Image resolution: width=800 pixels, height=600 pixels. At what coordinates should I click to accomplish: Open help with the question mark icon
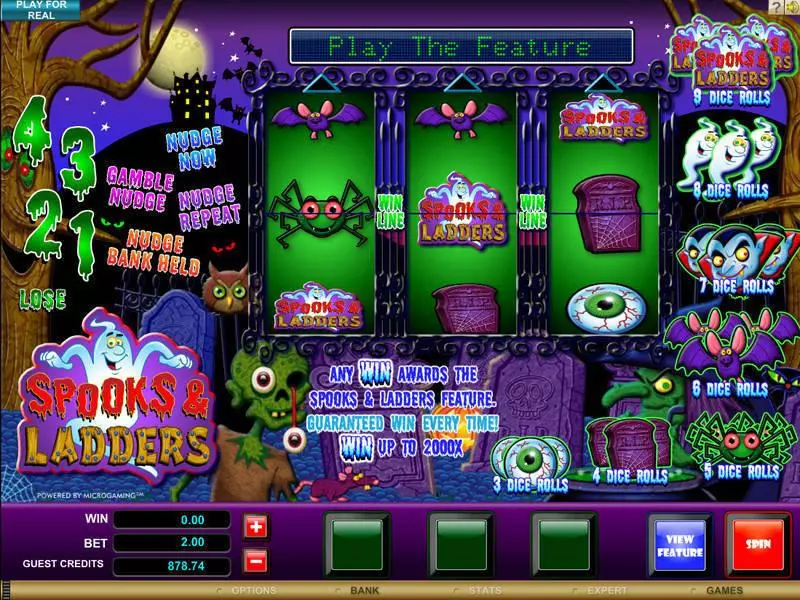(774, 7)
